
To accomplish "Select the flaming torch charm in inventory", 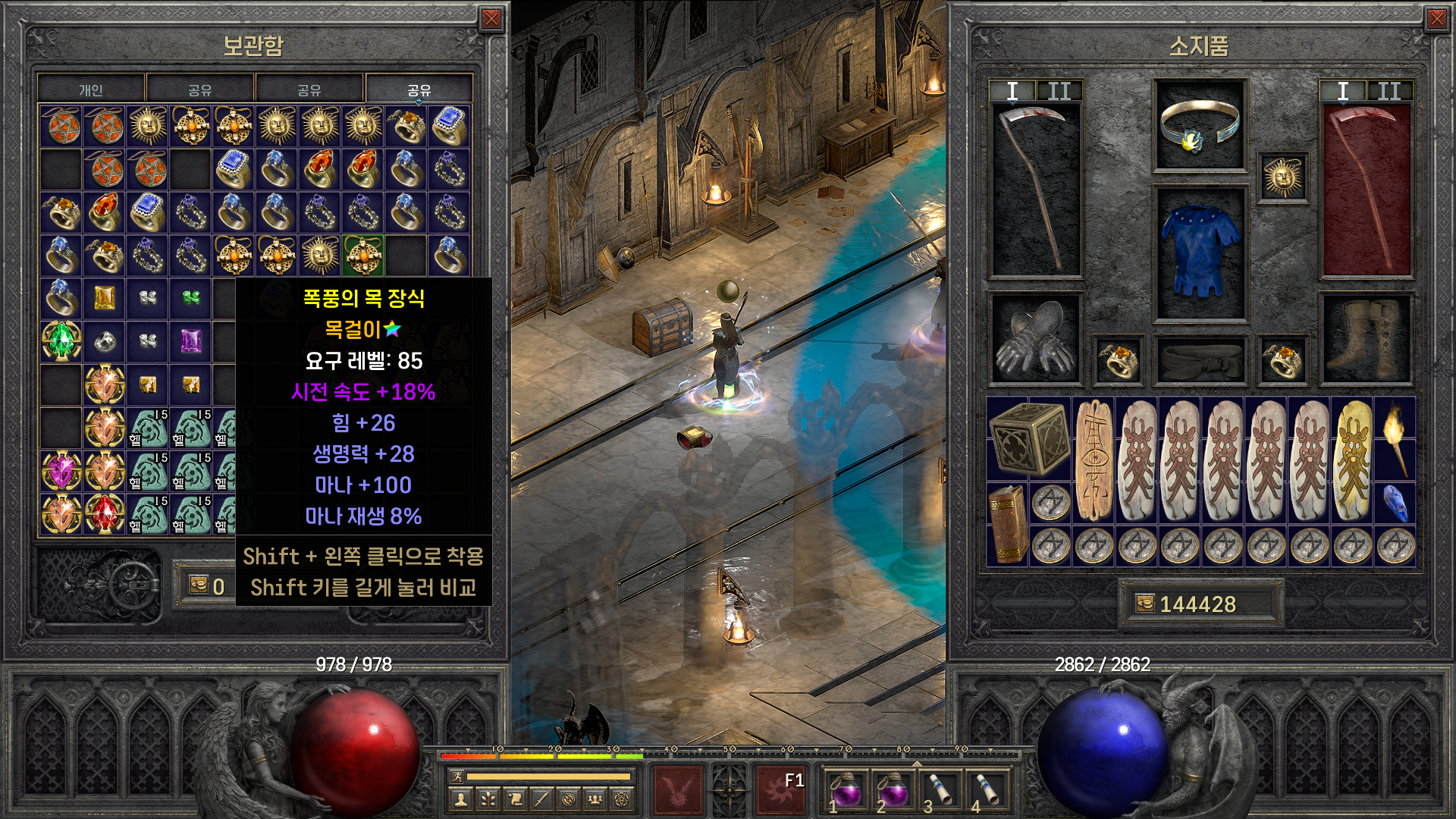I will point(1395,438).
